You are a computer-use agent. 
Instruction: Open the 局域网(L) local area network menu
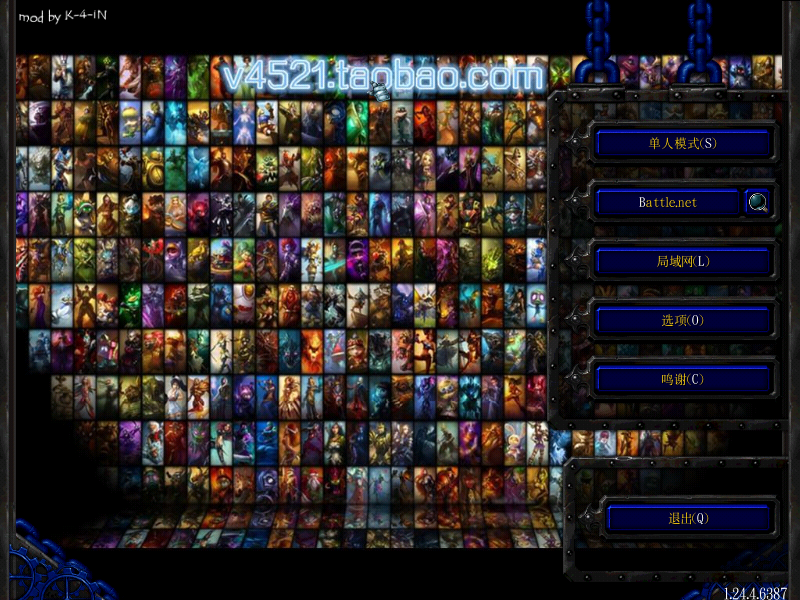pos(683,262)
